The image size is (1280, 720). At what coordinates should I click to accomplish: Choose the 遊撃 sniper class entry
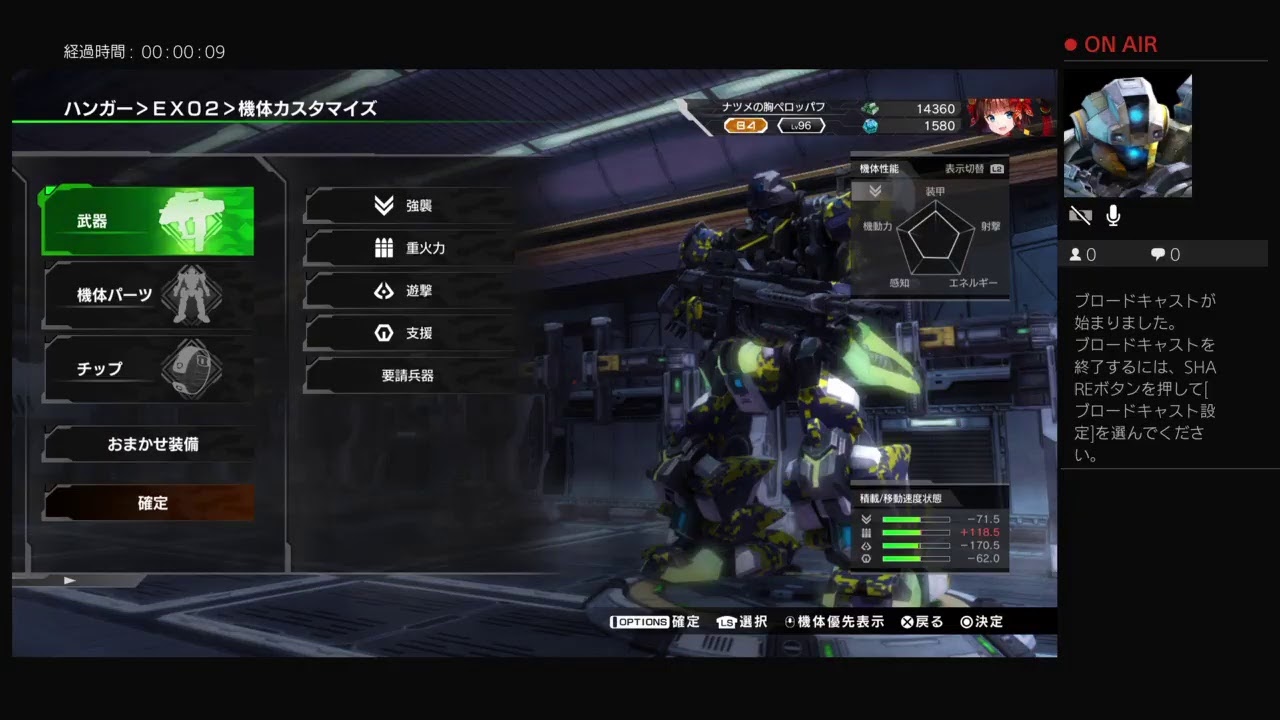pyautogui.click(x=410, y=291)
